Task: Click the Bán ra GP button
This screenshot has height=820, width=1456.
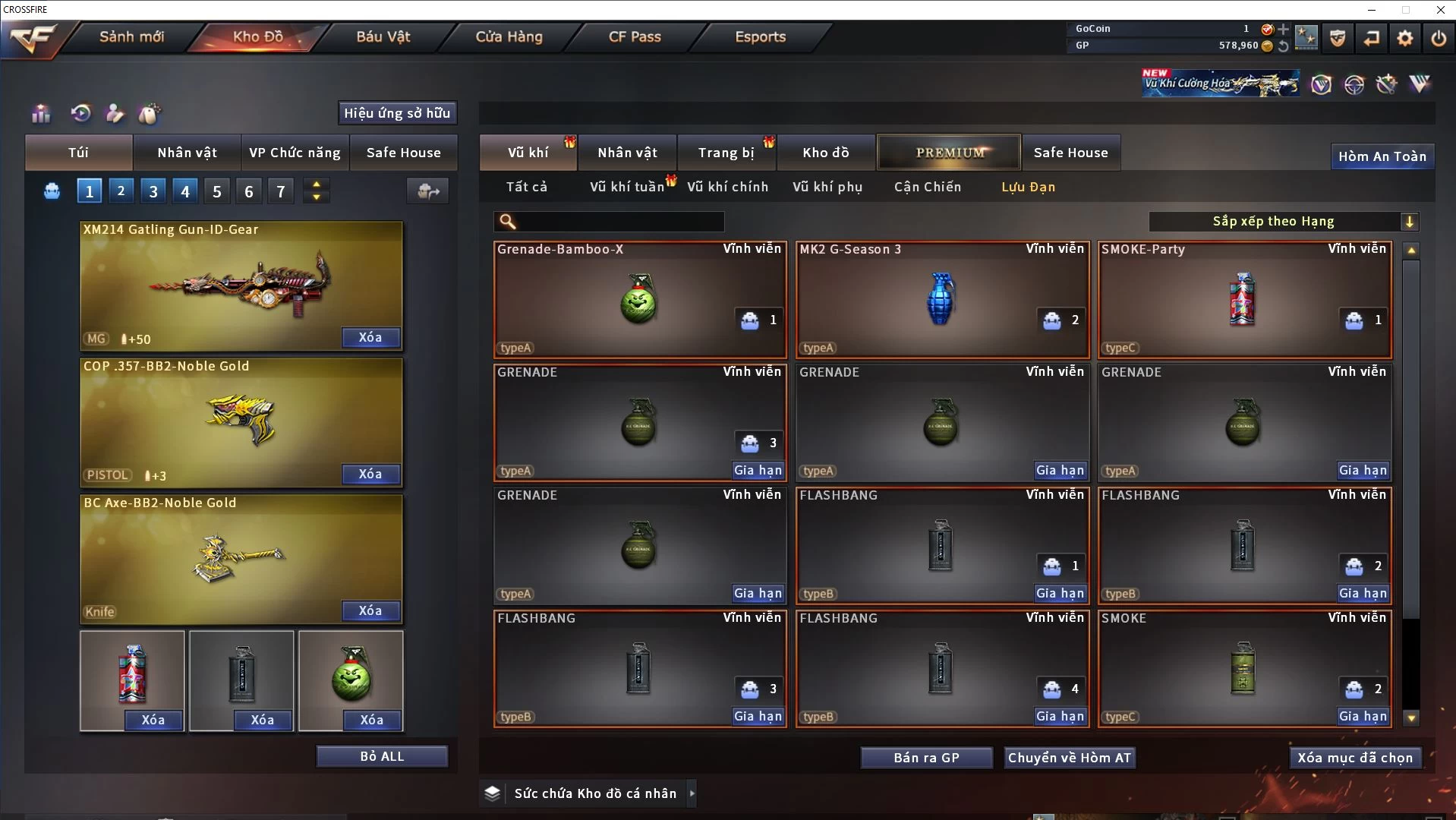Action: 926,758
